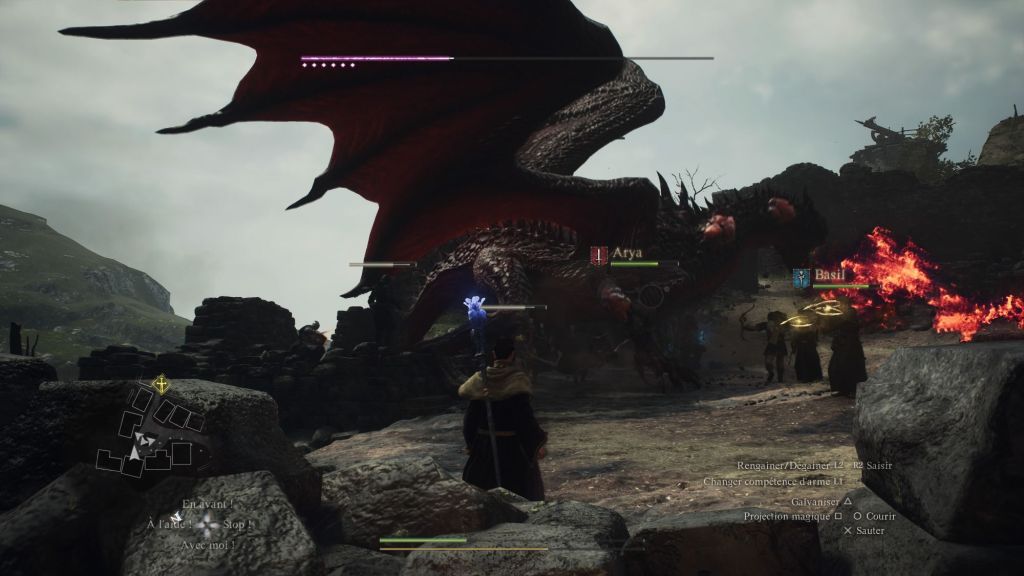
Task: Click Arya's red vocation icon
Action: [x=599, y=255]
